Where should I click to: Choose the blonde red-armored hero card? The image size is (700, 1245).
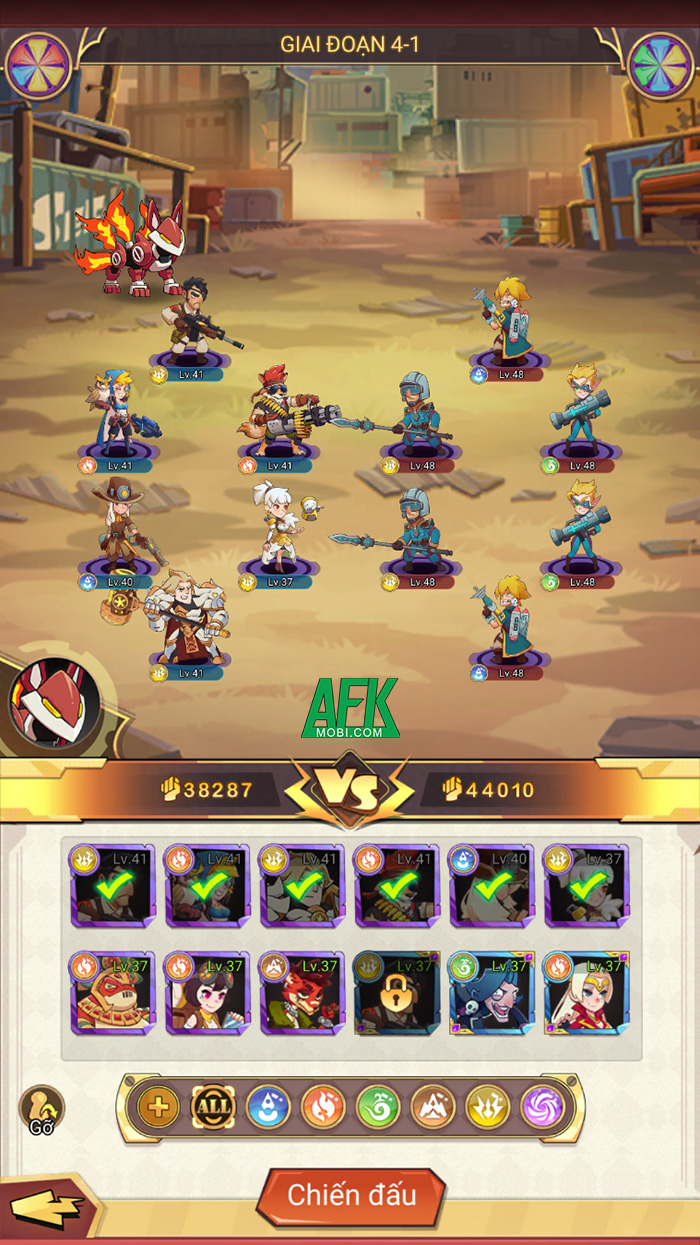pos(586,993)
